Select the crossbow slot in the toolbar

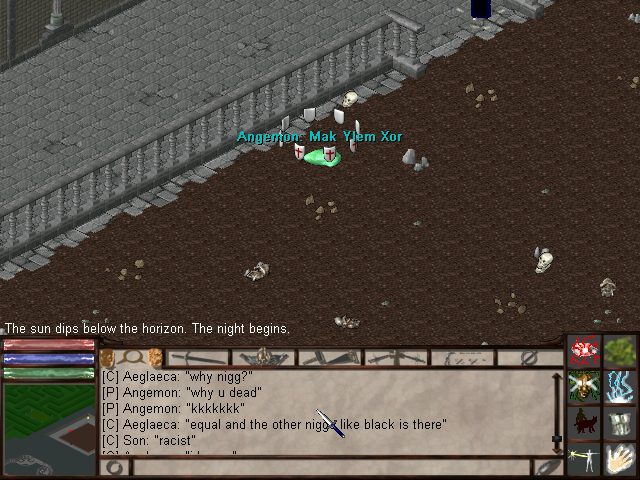pos(396,357)
